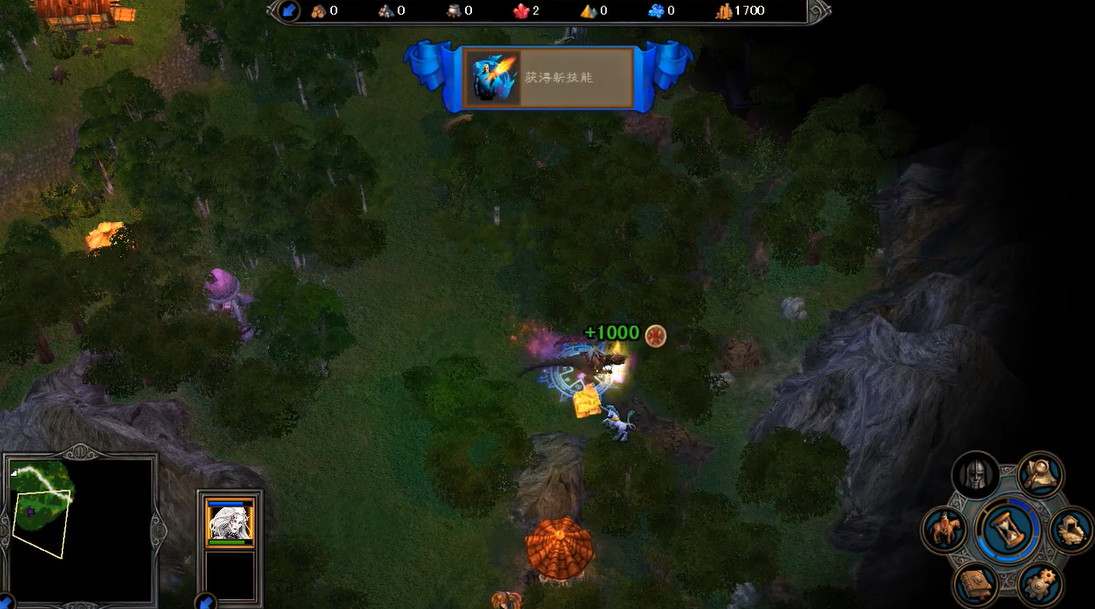
Task: Click the knight helmet icon
Action: [975, 474]
